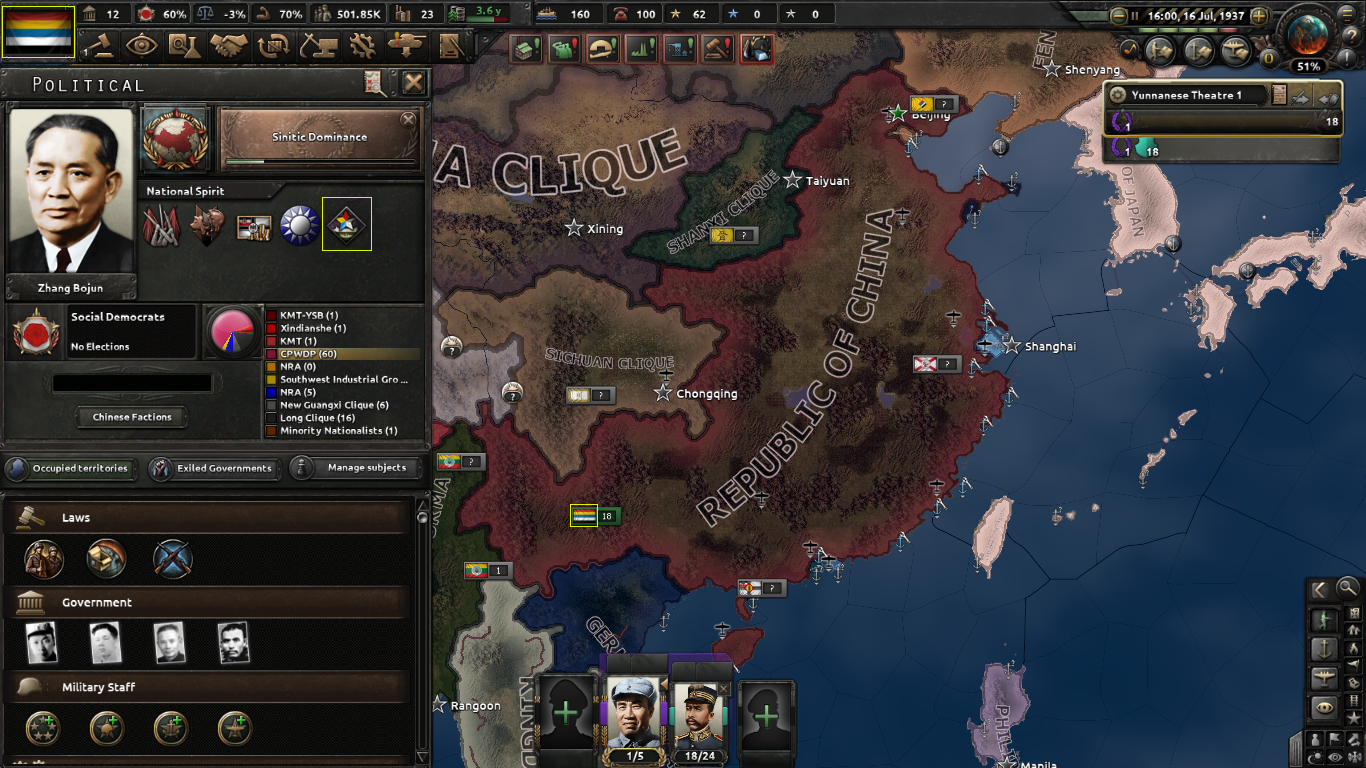The width and height of the screenshot is (1366, 768).
Task: Open the Diplomacy handshake icon
Action: [x=227, y=46]
